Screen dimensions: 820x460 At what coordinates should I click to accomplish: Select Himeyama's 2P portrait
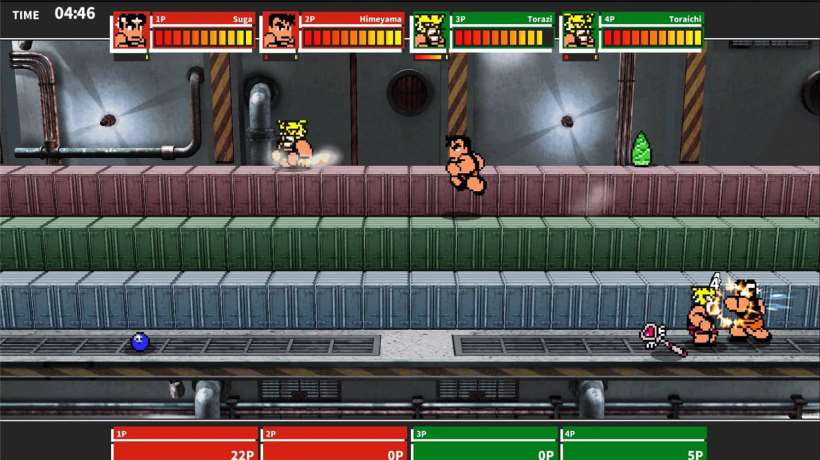(279, 31)
